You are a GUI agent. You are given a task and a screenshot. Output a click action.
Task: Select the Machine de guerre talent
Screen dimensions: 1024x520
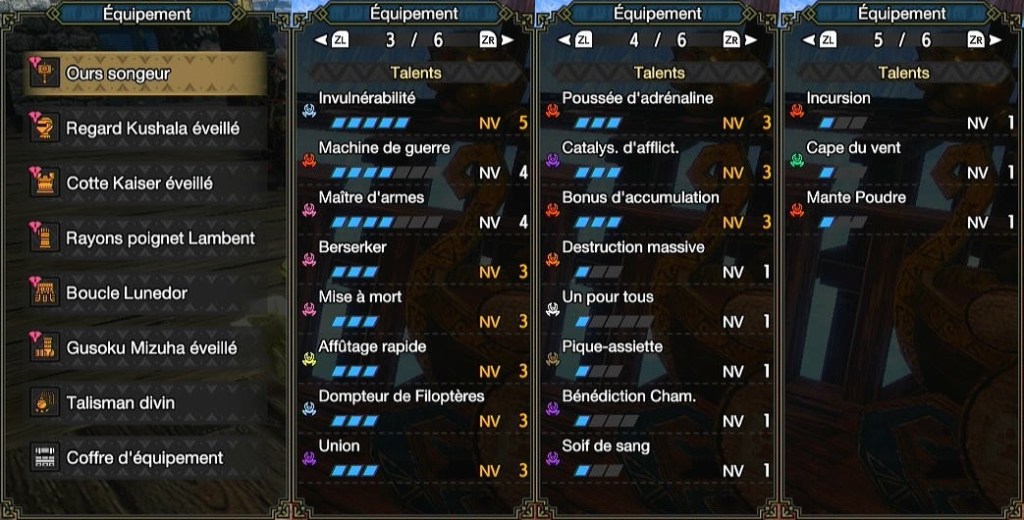click(x=414, y=160)
